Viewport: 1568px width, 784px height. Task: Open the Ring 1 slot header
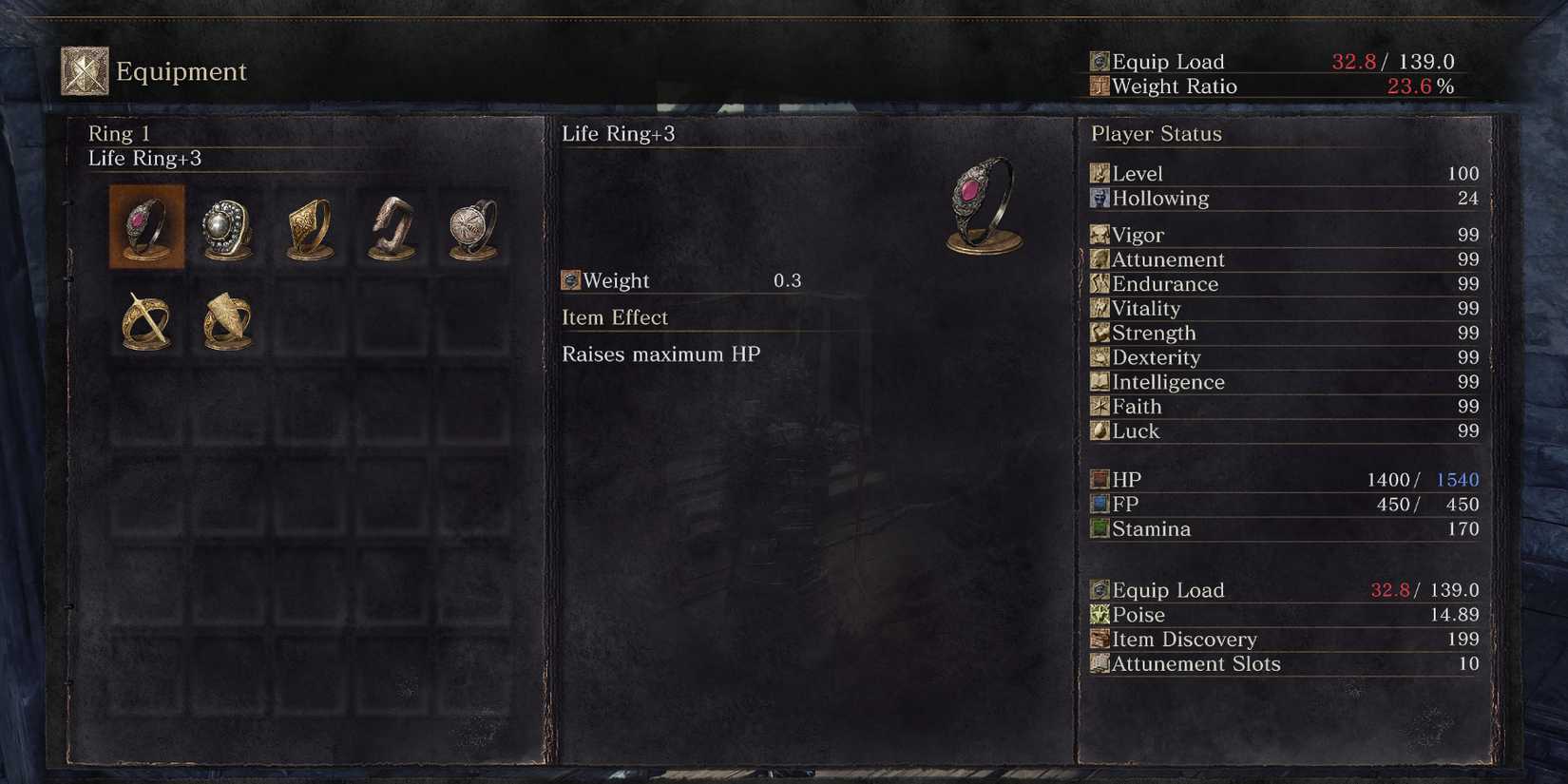tap(119, 133)
